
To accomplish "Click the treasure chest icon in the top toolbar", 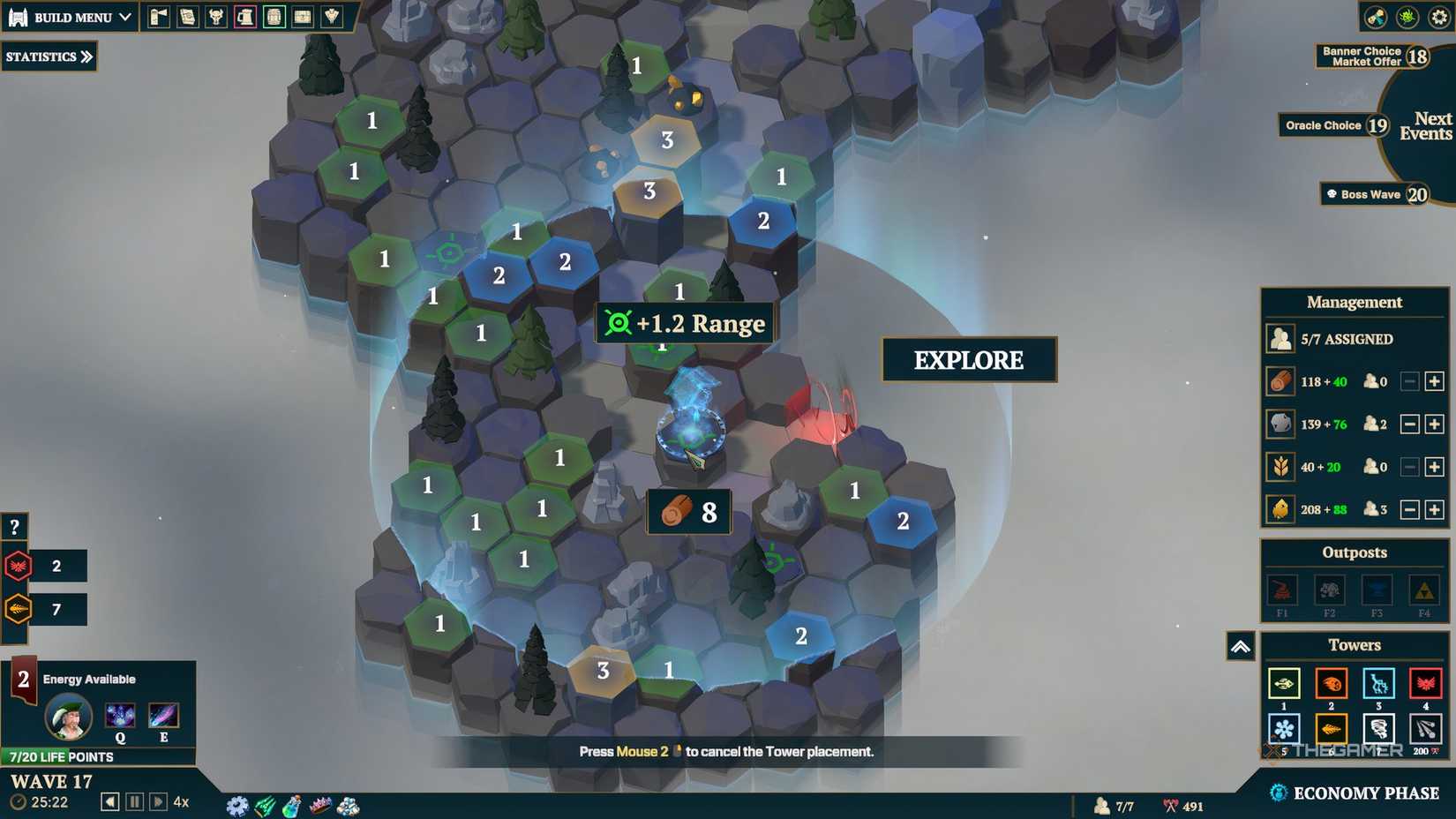I will 303,15.
